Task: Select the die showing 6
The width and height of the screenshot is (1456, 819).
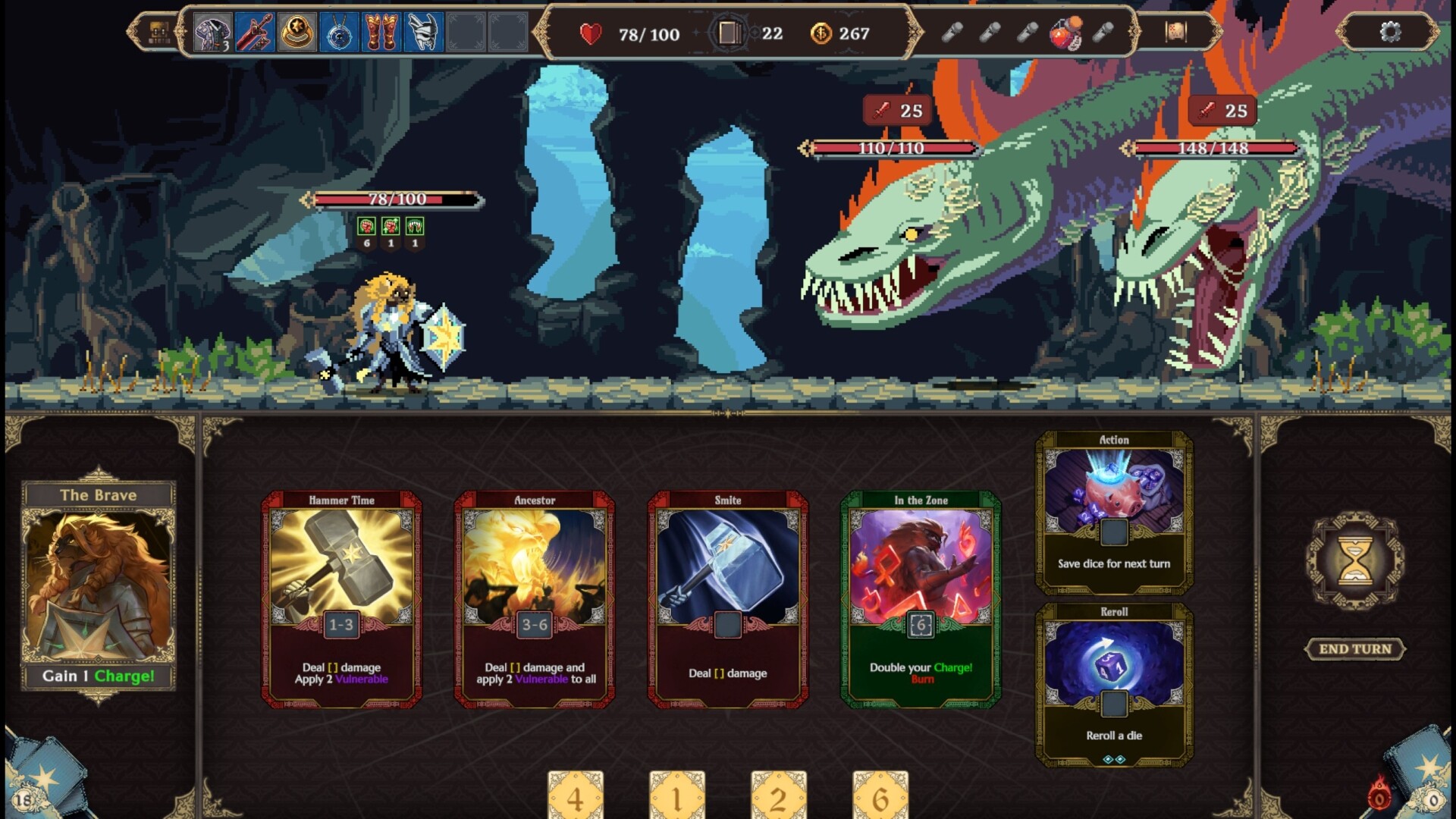Action: pyautogui.click(x=880, y=796)
